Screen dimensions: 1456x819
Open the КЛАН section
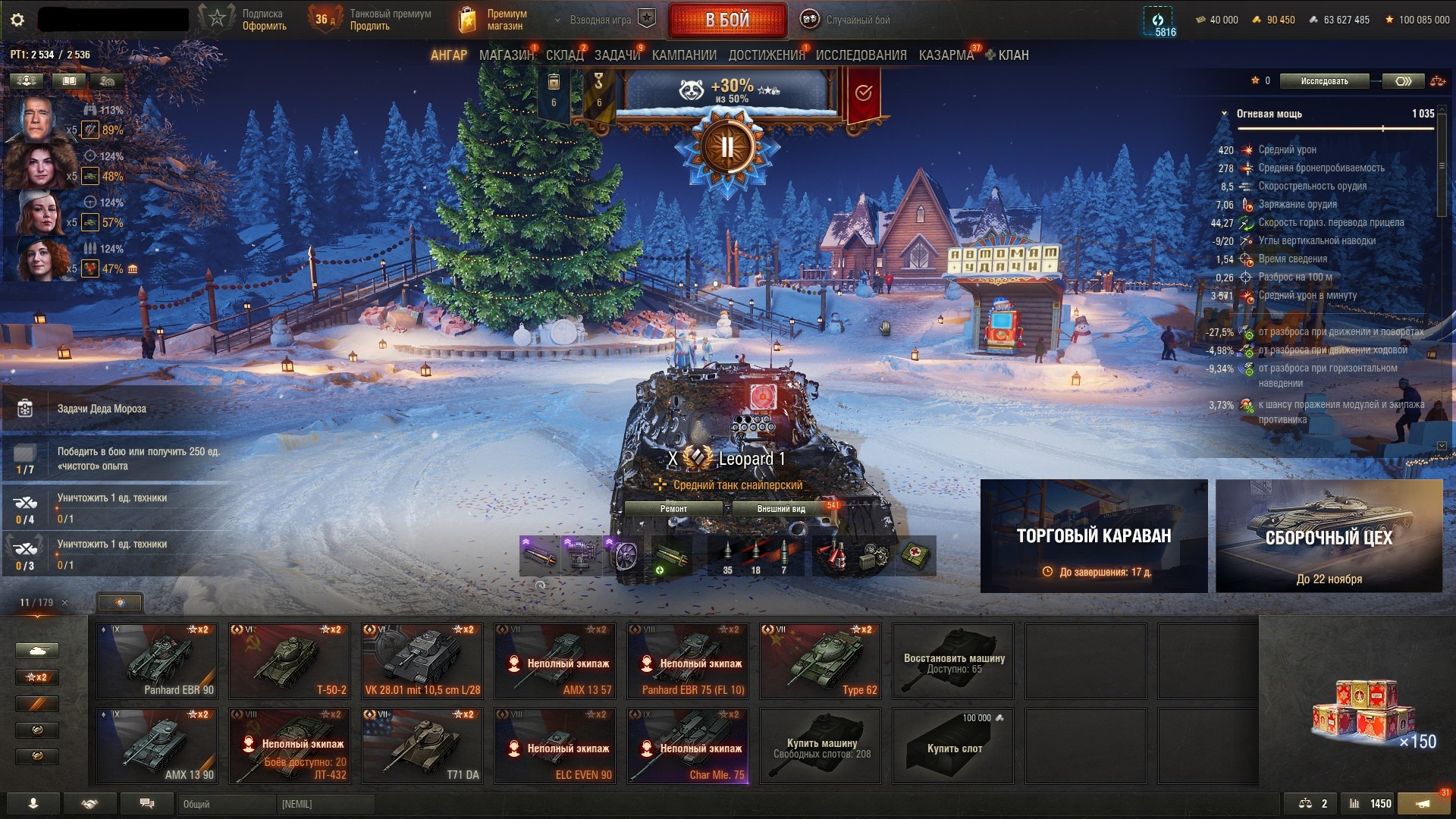coord(1012,55)
